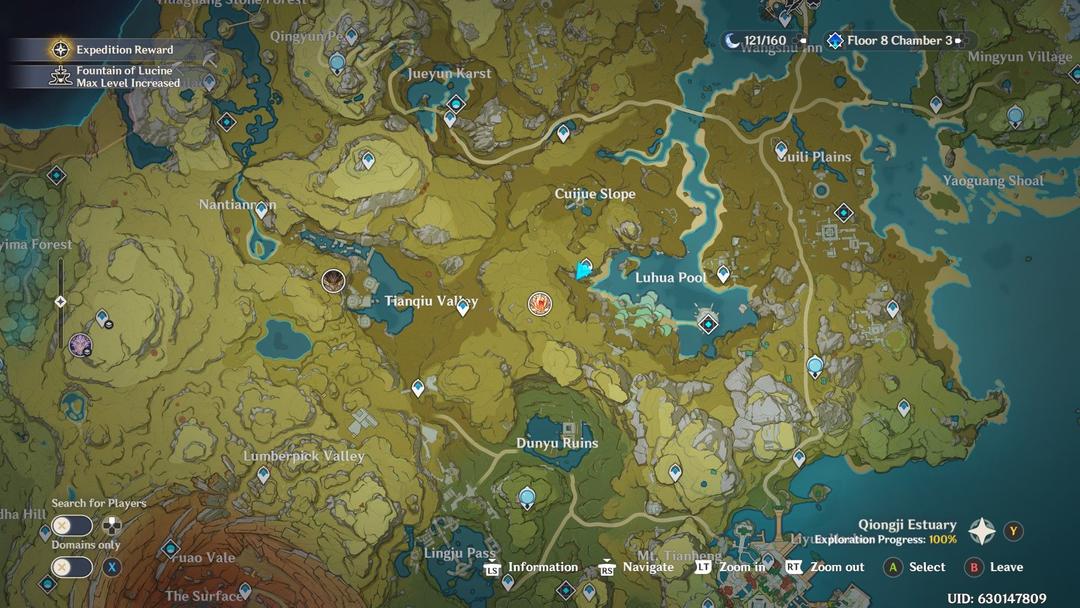Image resolution: width=1080 pixels, height=608 pixels.
Task: Select the teleport waypoint at Nantianmen
Action: pos(262,210)
